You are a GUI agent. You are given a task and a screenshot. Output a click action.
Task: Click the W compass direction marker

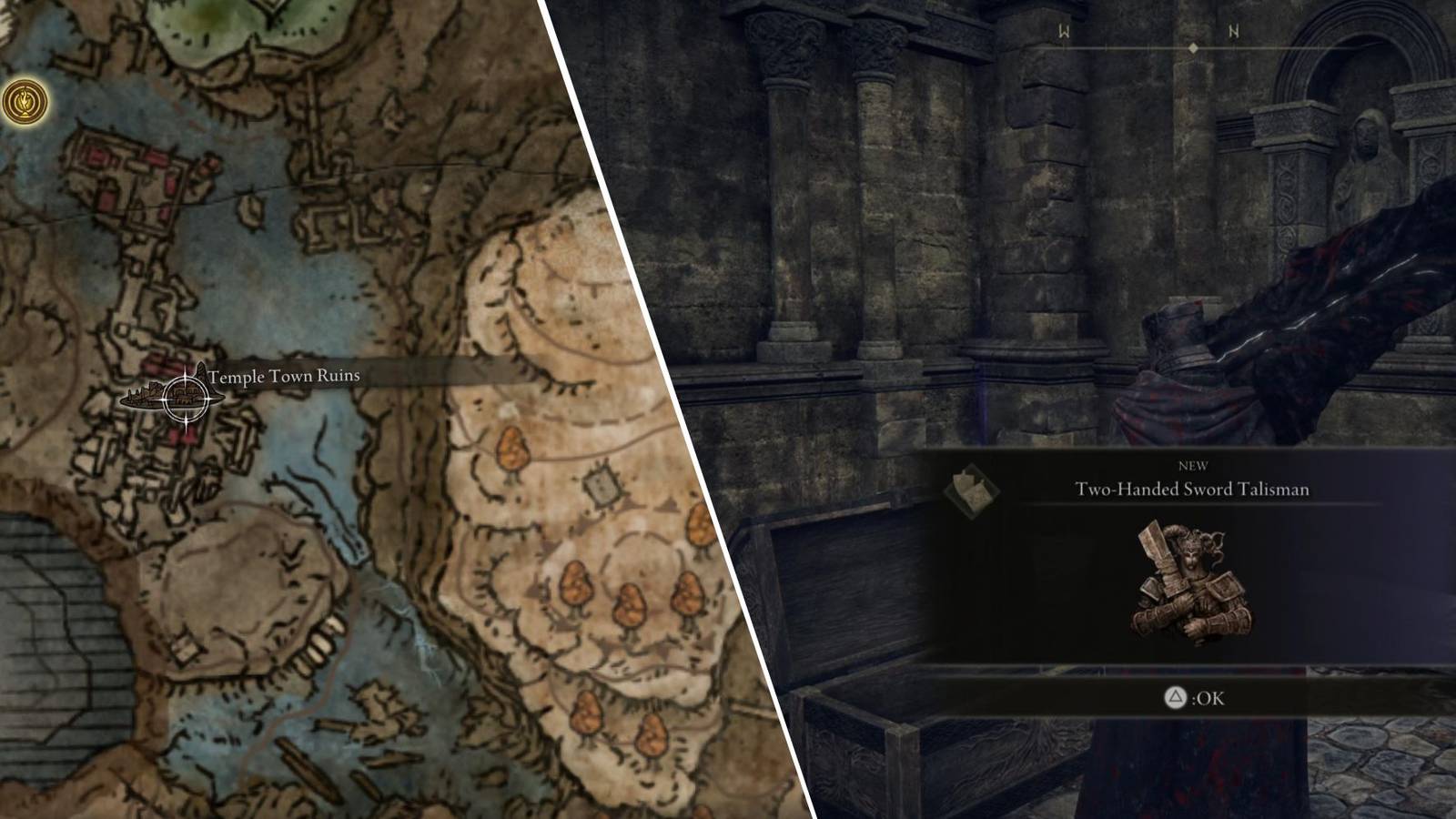click(x=1061, y=30)
